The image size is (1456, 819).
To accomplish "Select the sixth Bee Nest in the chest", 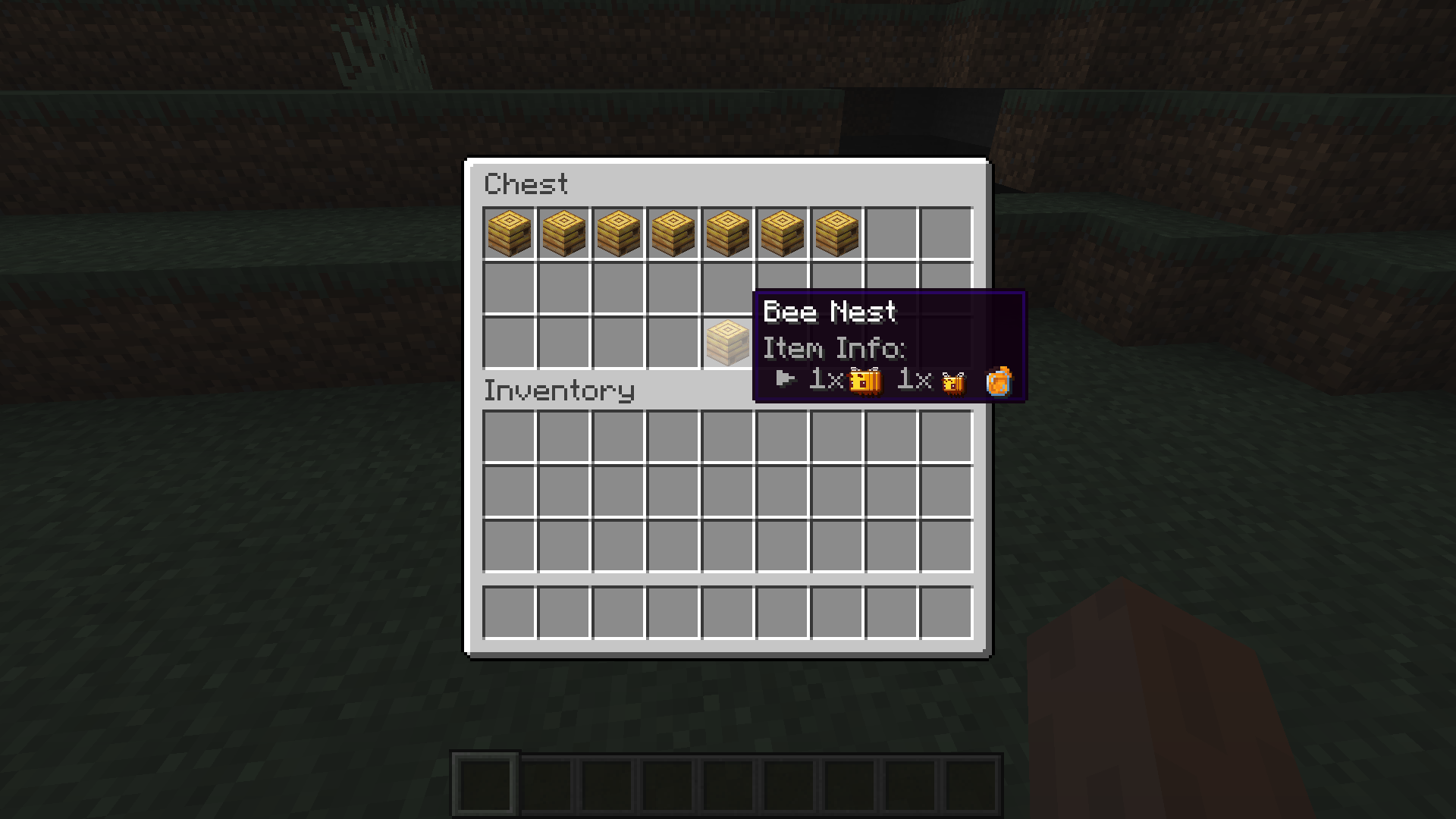I will [783, 234].
